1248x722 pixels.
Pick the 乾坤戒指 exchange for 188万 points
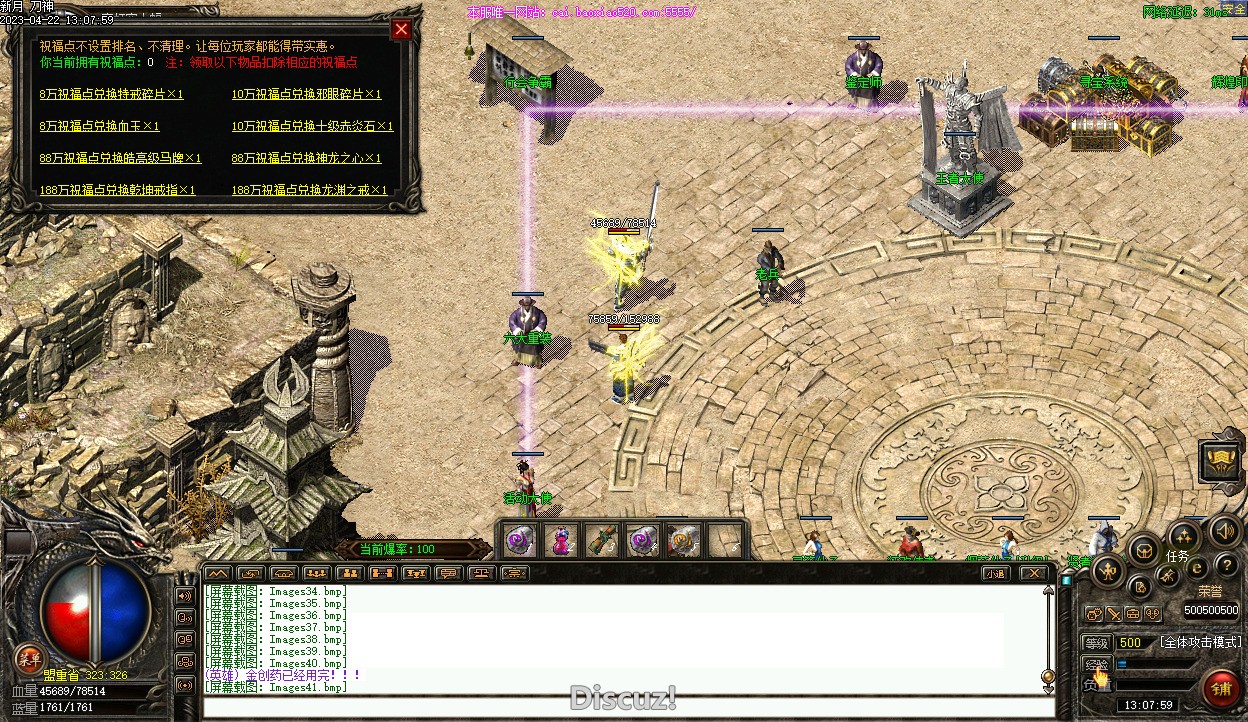[x=117, y=190]
